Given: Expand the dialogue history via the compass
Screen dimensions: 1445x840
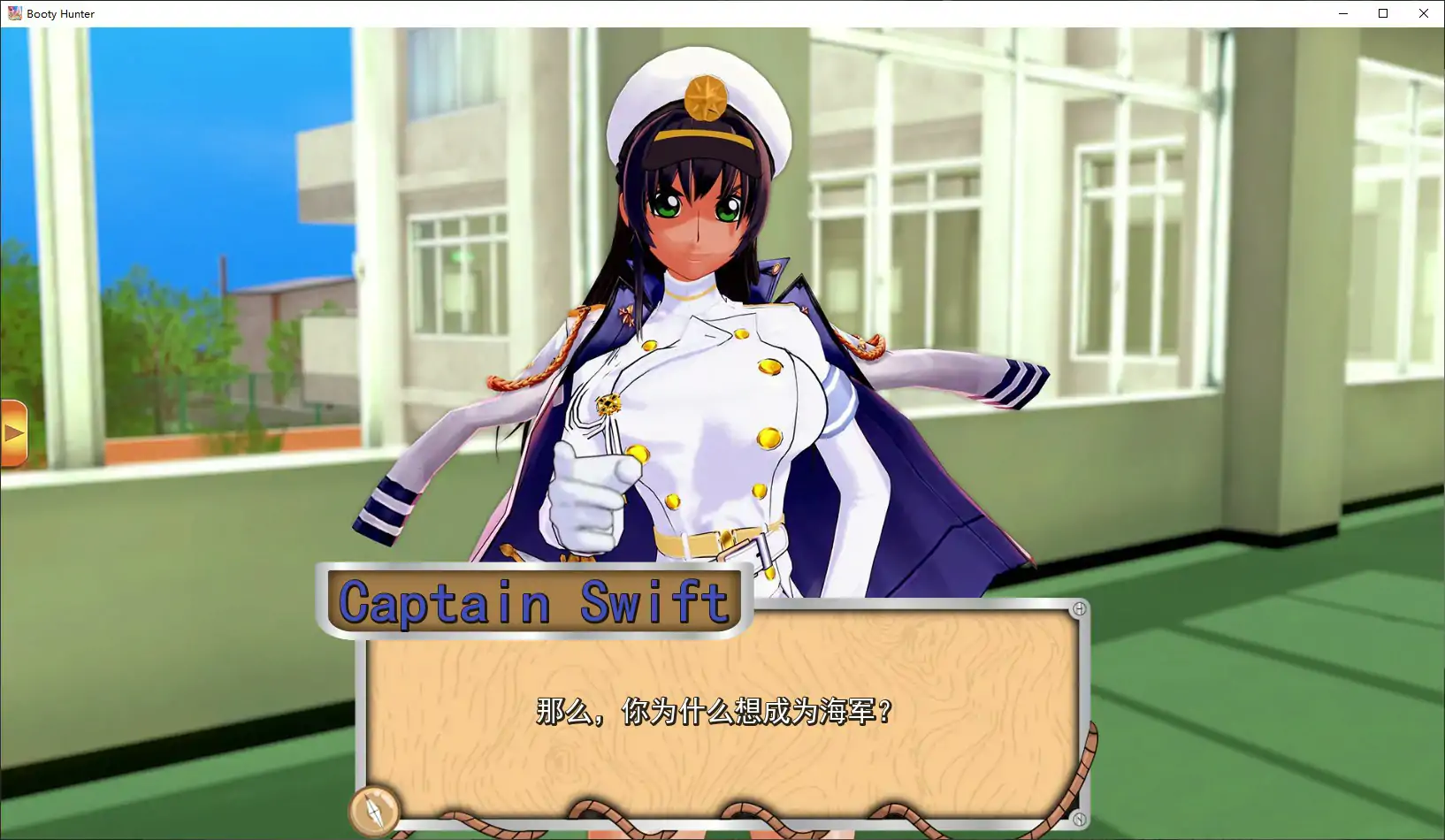Looking at the screenshot, I should tap(375, 809).
